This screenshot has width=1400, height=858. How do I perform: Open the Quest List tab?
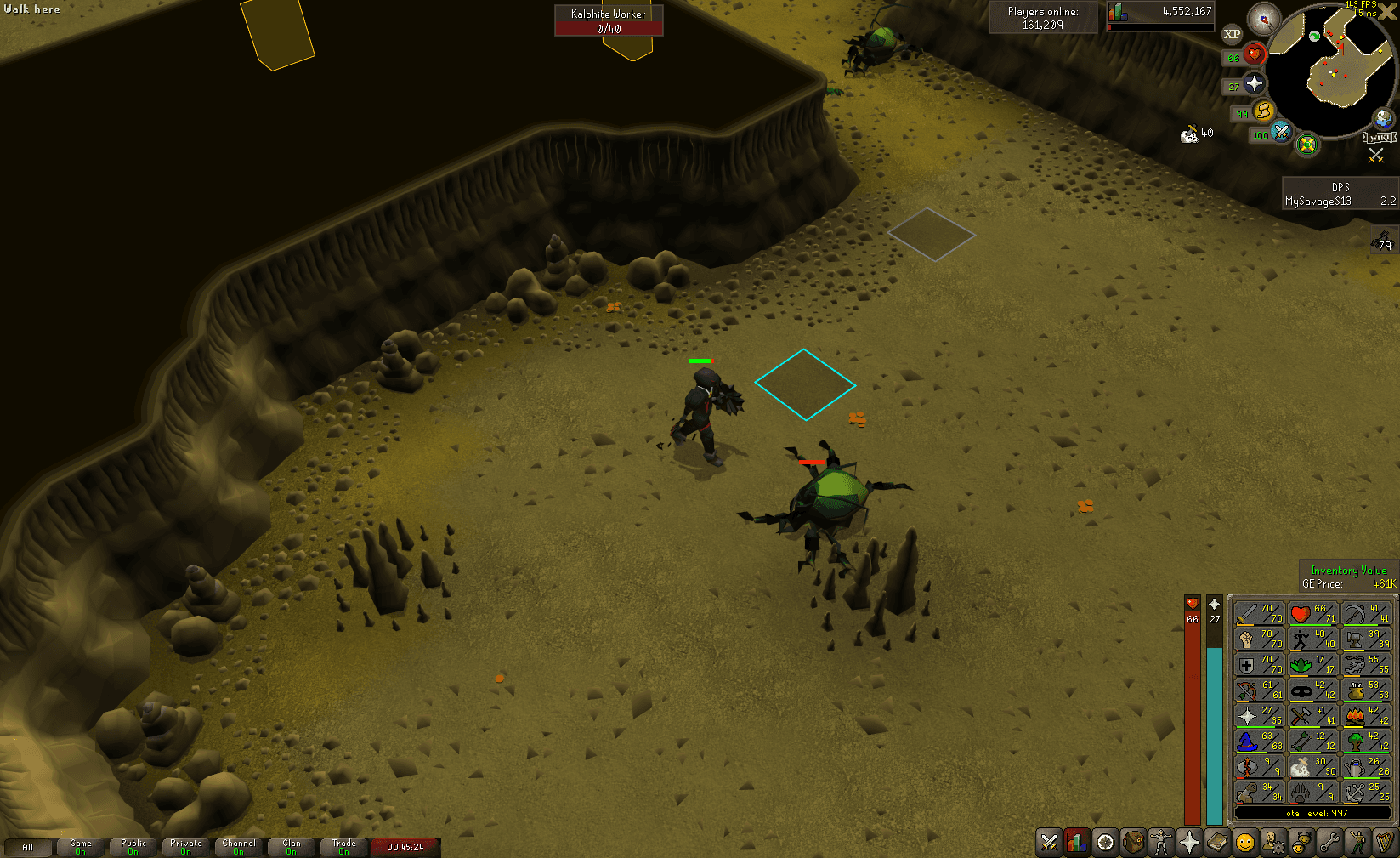click(x=1104, y=844)
